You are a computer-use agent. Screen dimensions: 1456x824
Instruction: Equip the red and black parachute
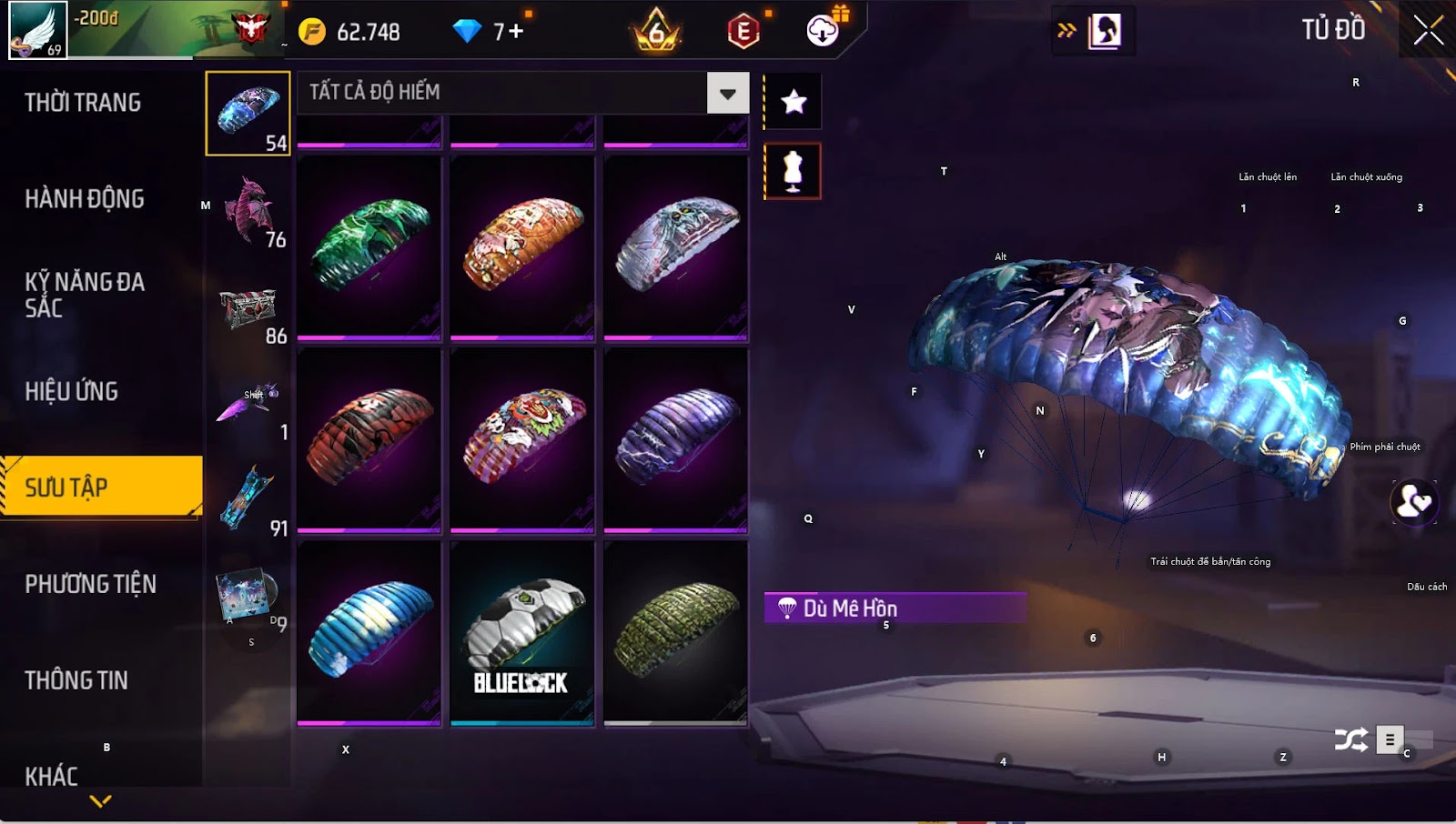tap(369, 438)
